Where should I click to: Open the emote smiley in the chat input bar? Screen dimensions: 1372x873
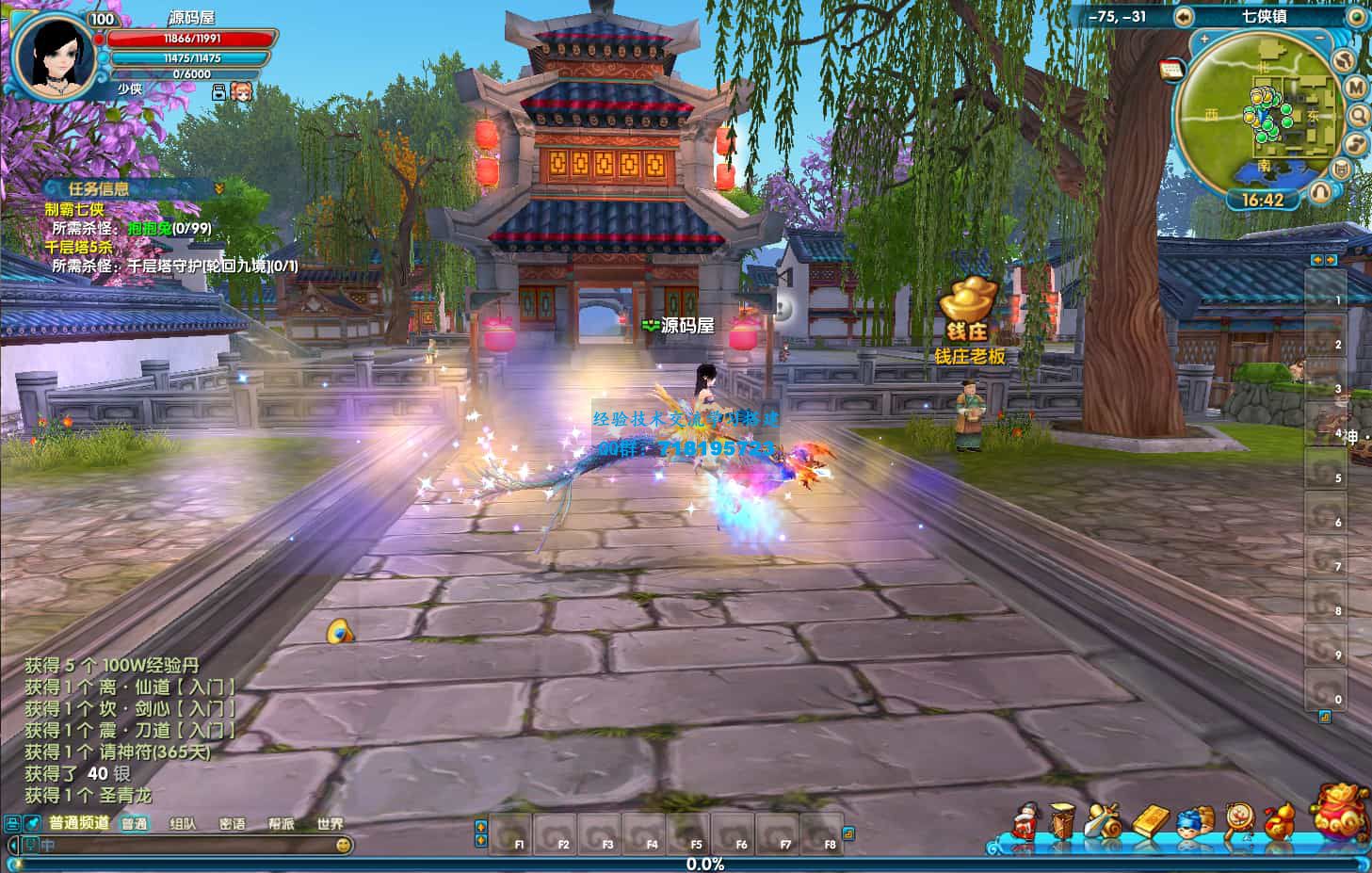[x=345, y=845]
